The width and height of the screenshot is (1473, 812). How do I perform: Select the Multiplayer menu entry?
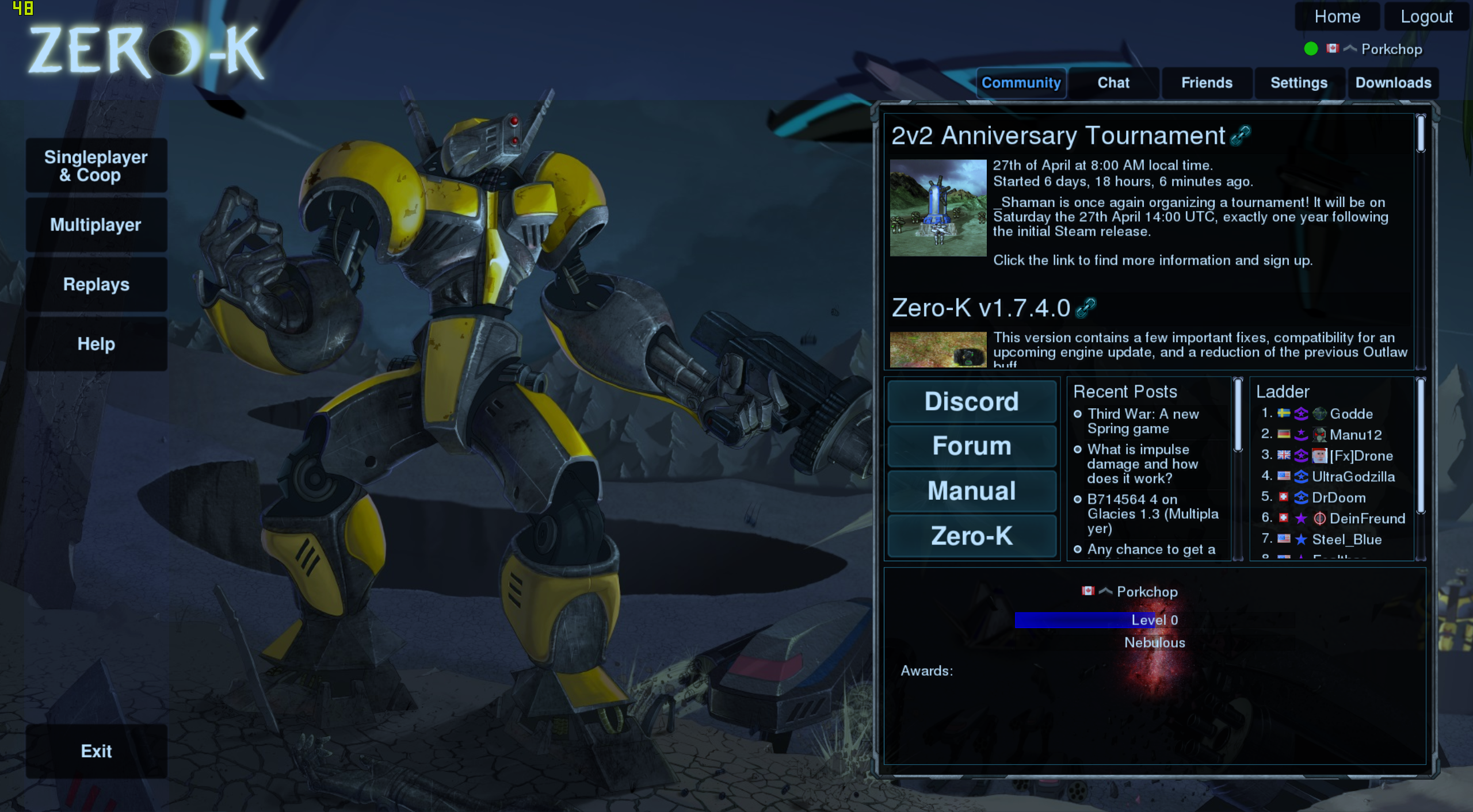pyautogui.click(x=96, y=225)
